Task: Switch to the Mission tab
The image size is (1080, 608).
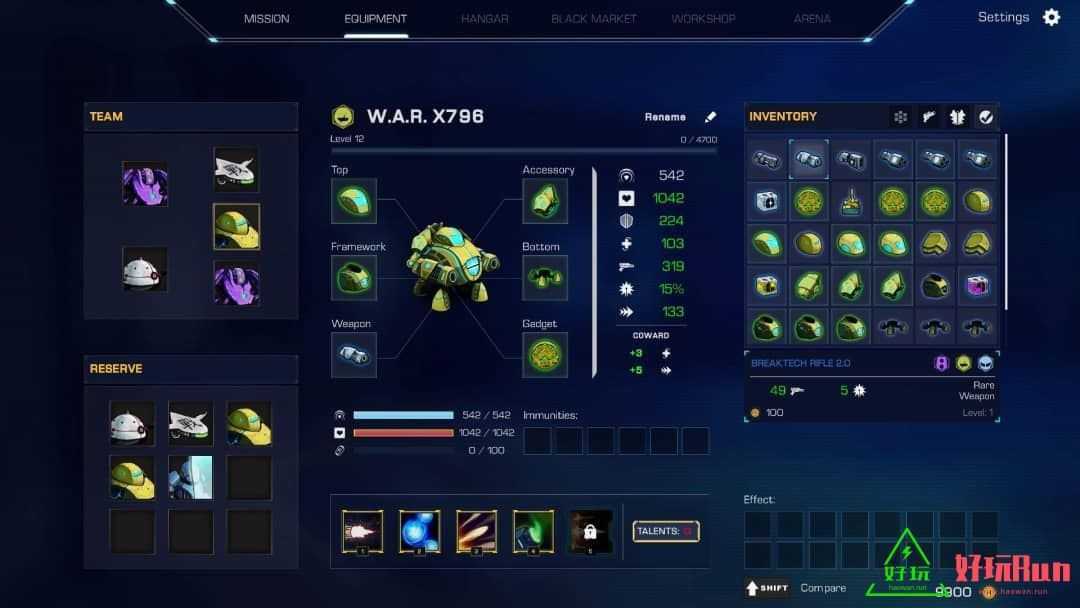Action: click(266, 18)
